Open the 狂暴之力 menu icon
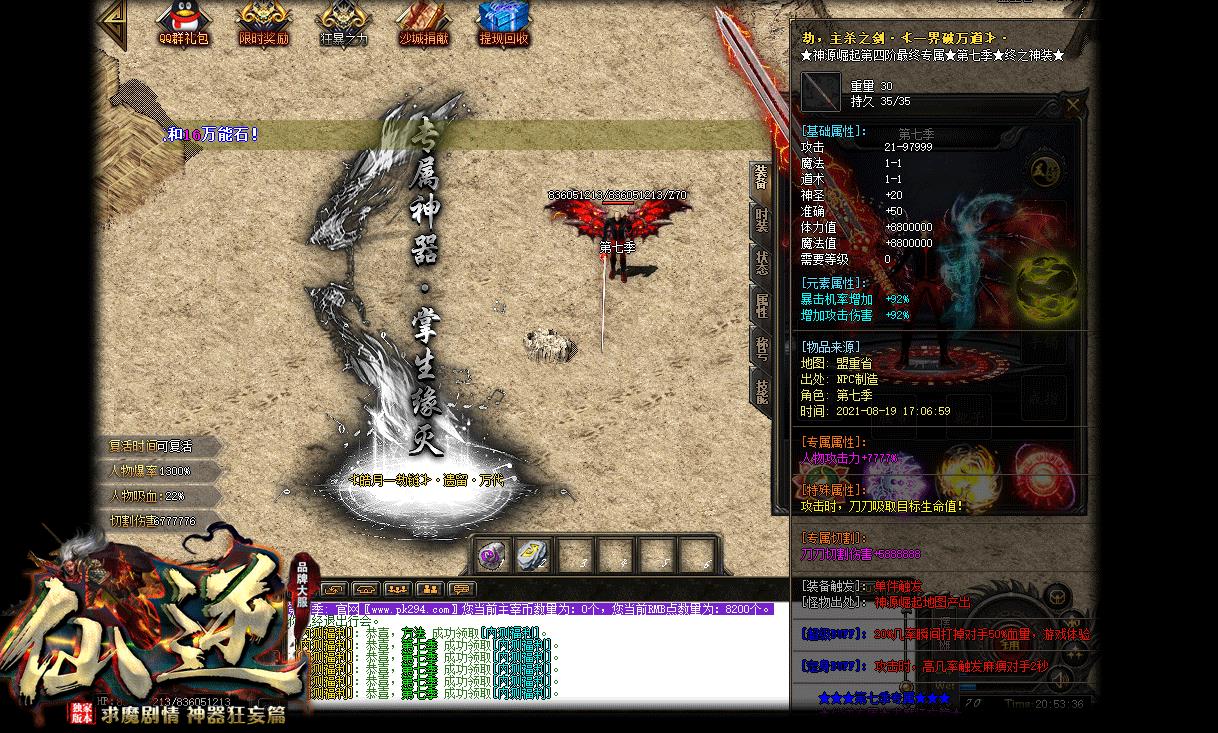 (343, 24)
